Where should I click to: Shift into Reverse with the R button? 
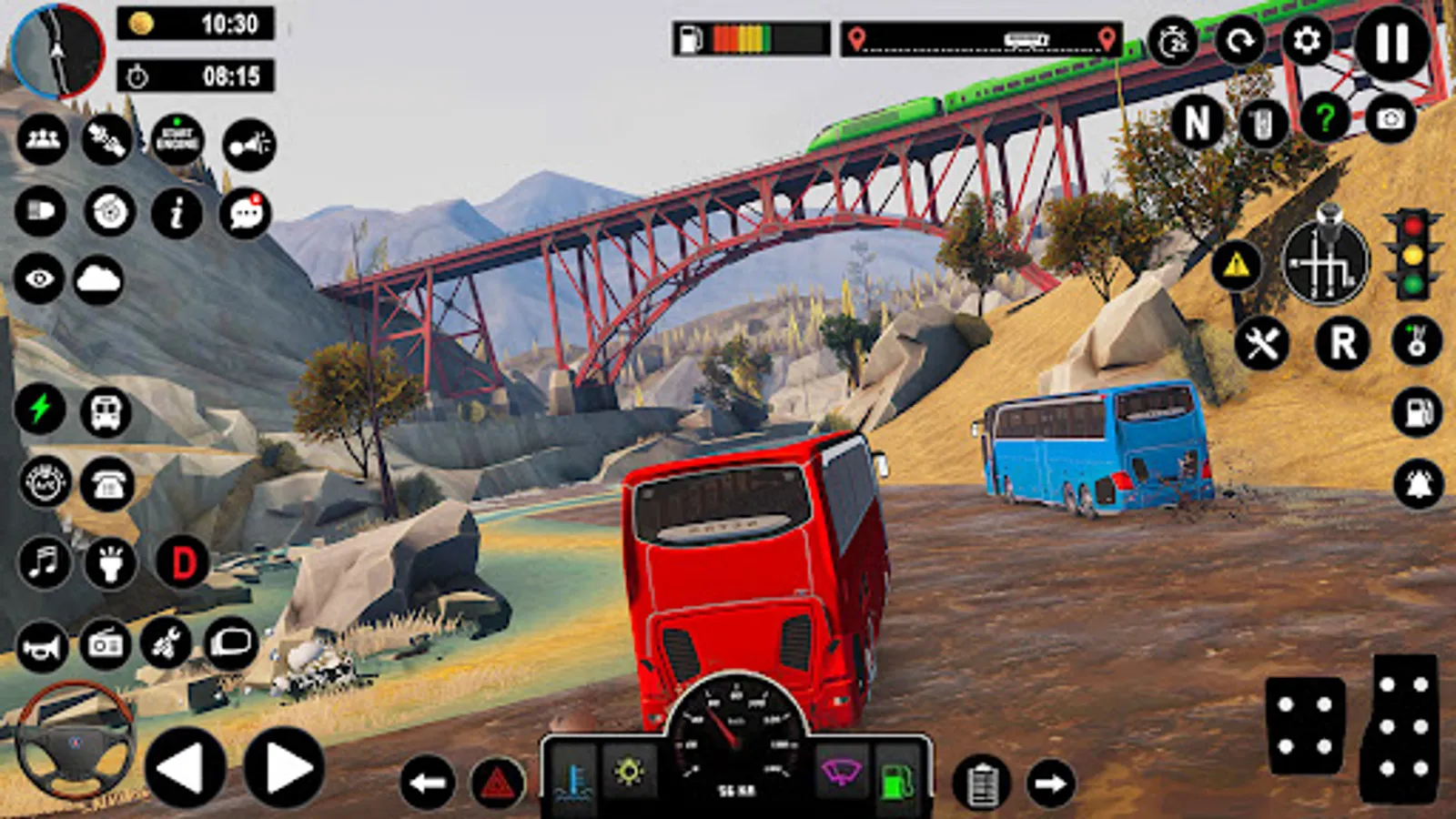(x=1343, y=343)
